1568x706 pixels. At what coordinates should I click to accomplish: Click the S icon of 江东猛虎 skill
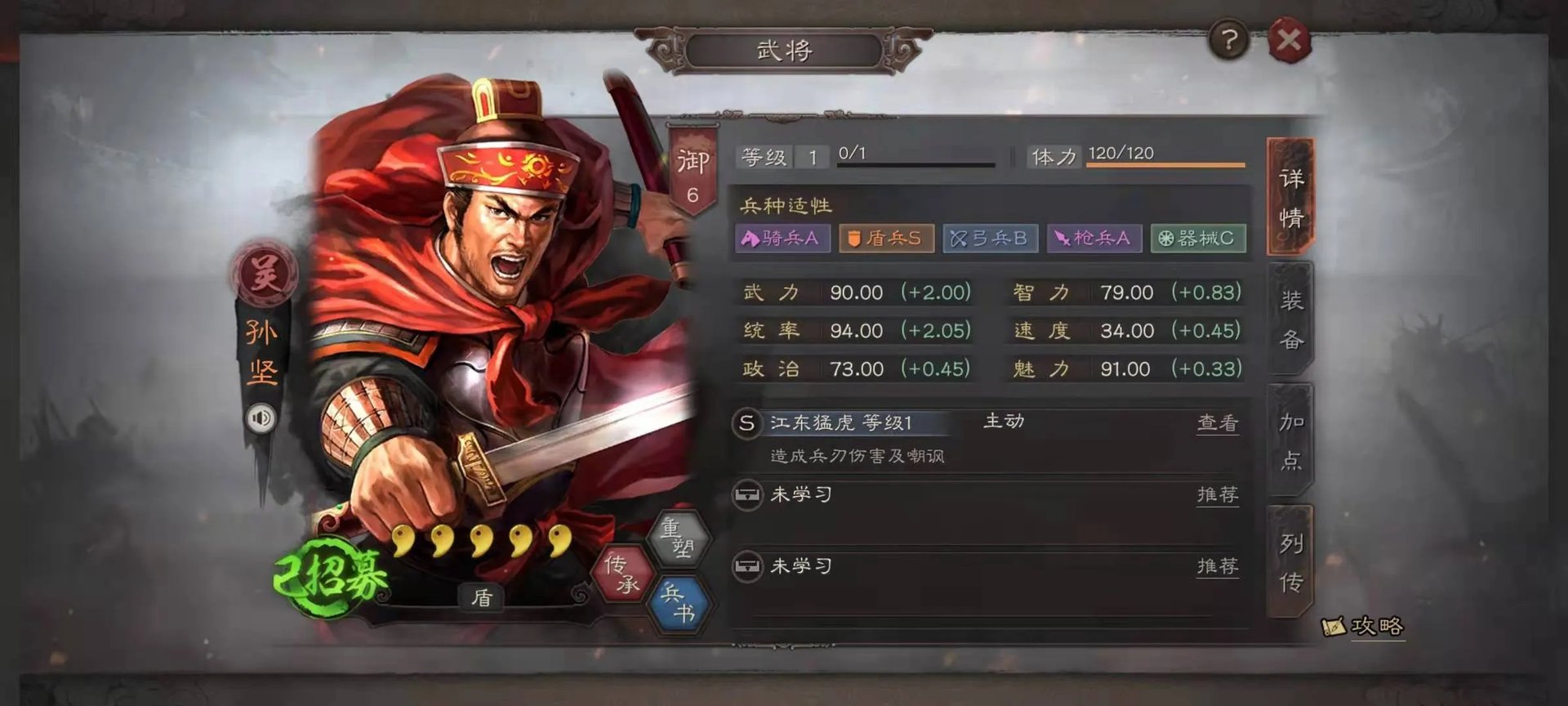point(746,422)
